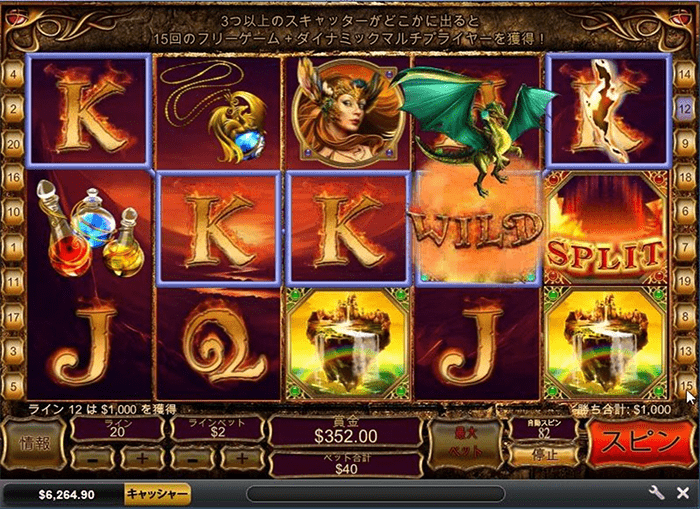Choose payline marker 16
700x509 pixels.
pyautogui.click(x=14, y=178)
